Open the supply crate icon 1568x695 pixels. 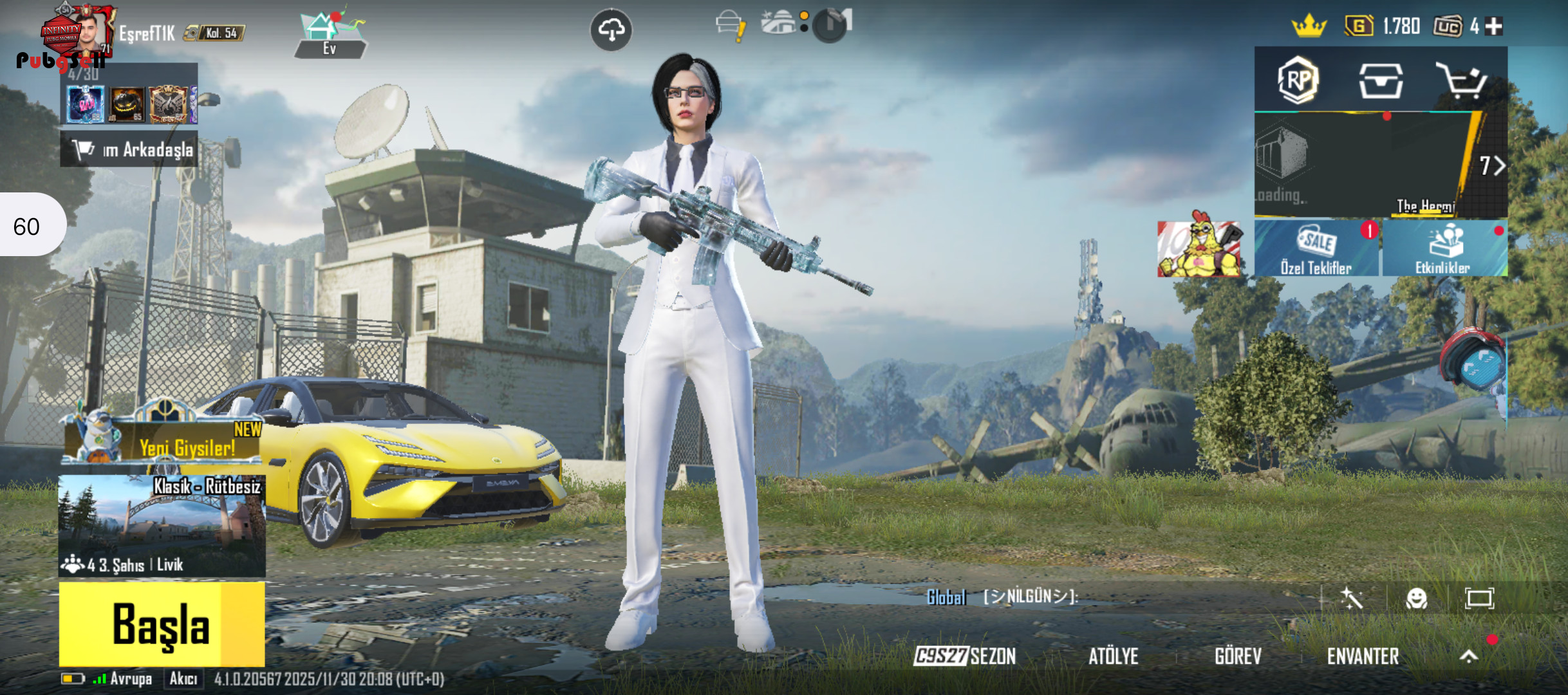click(1380, 81)
